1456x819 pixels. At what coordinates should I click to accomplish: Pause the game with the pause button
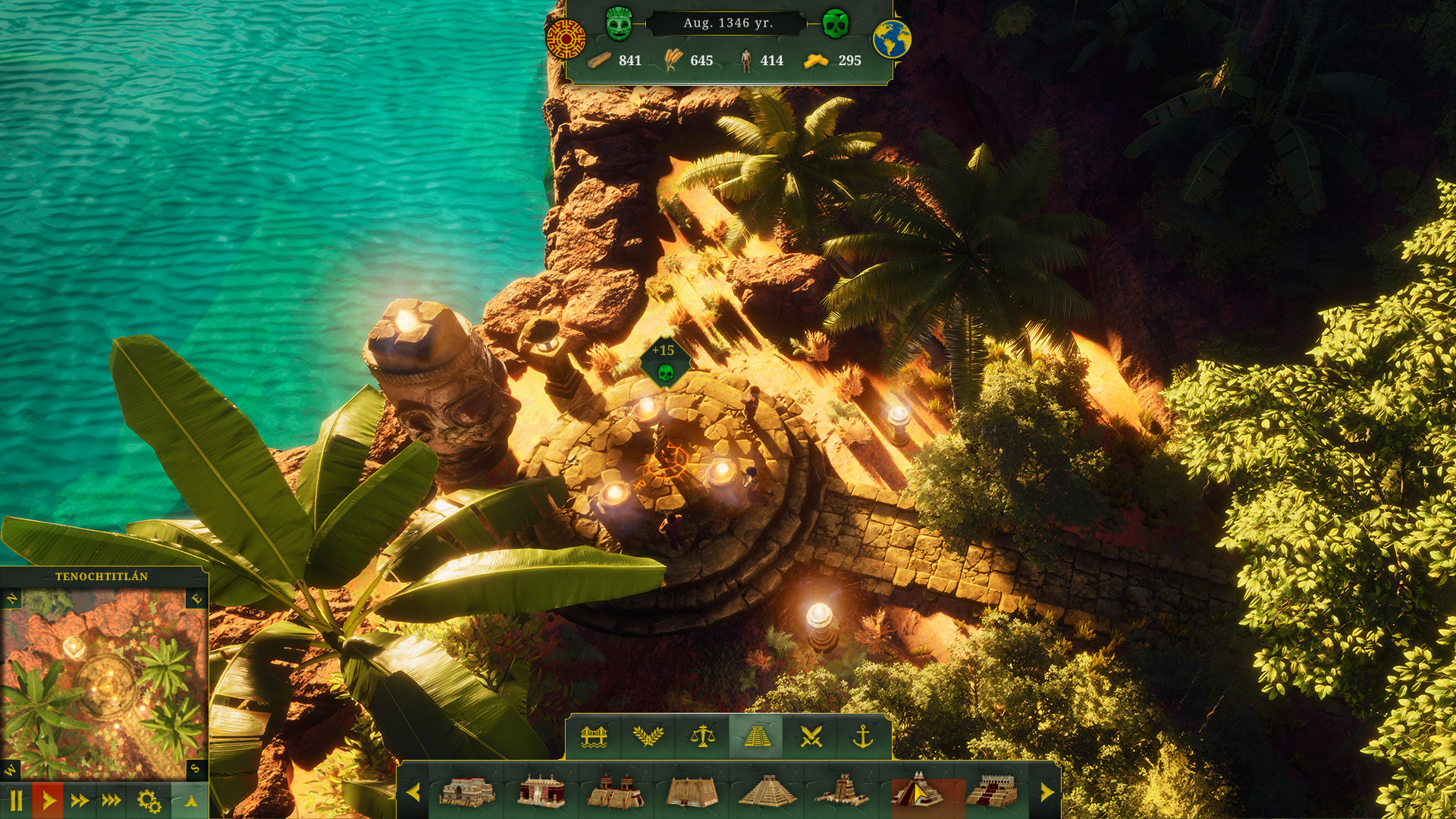tap(17, 801)
